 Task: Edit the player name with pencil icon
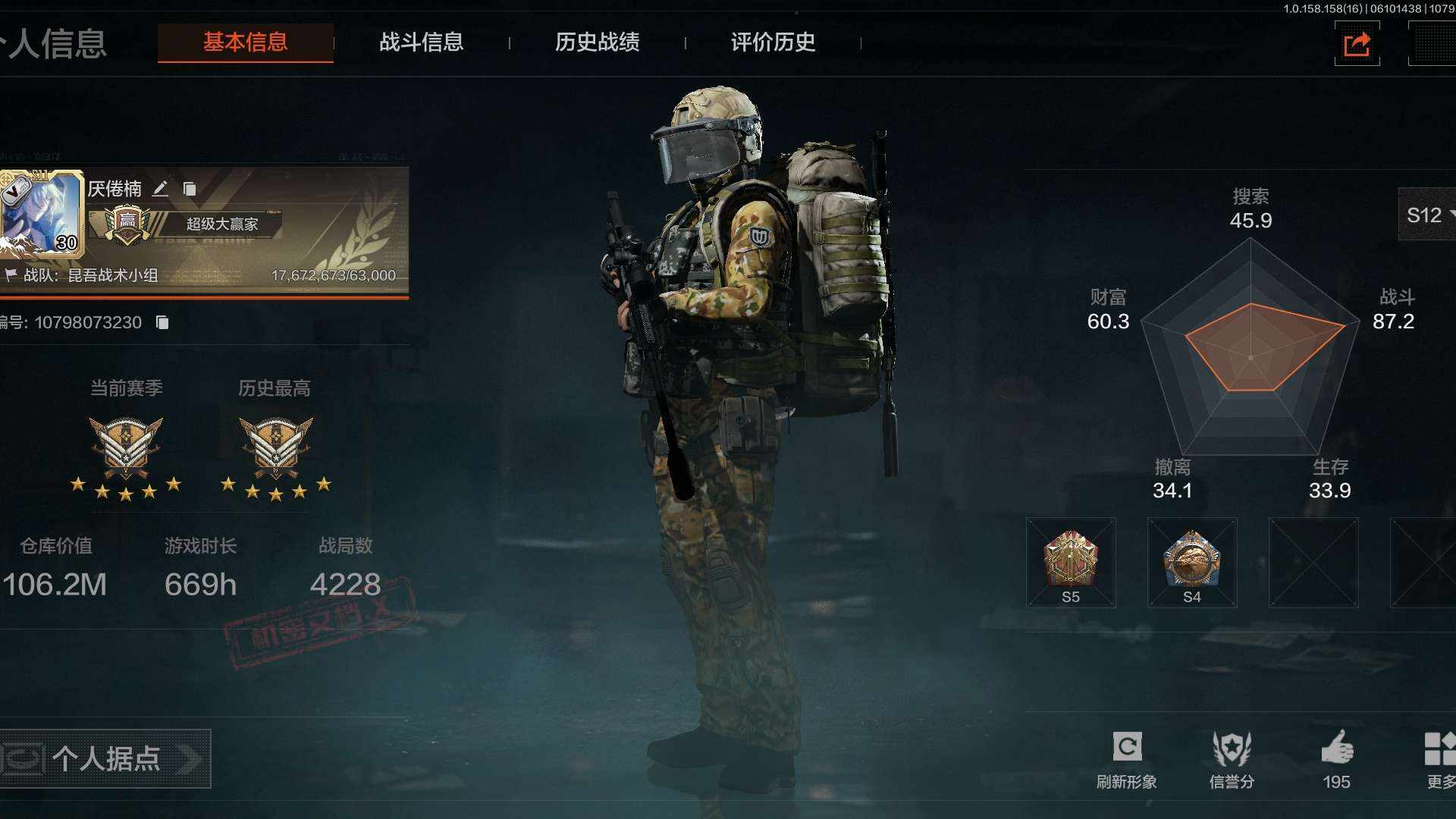[x=160, y=189]
